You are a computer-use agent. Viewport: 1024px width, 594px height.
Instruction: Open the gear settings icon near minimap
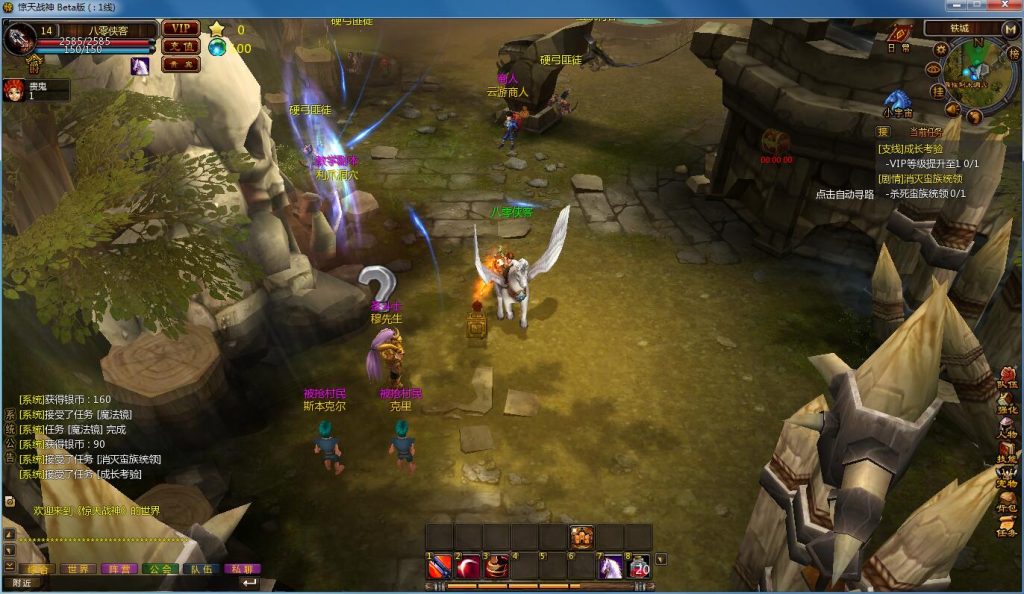click(x=940, y=48)
